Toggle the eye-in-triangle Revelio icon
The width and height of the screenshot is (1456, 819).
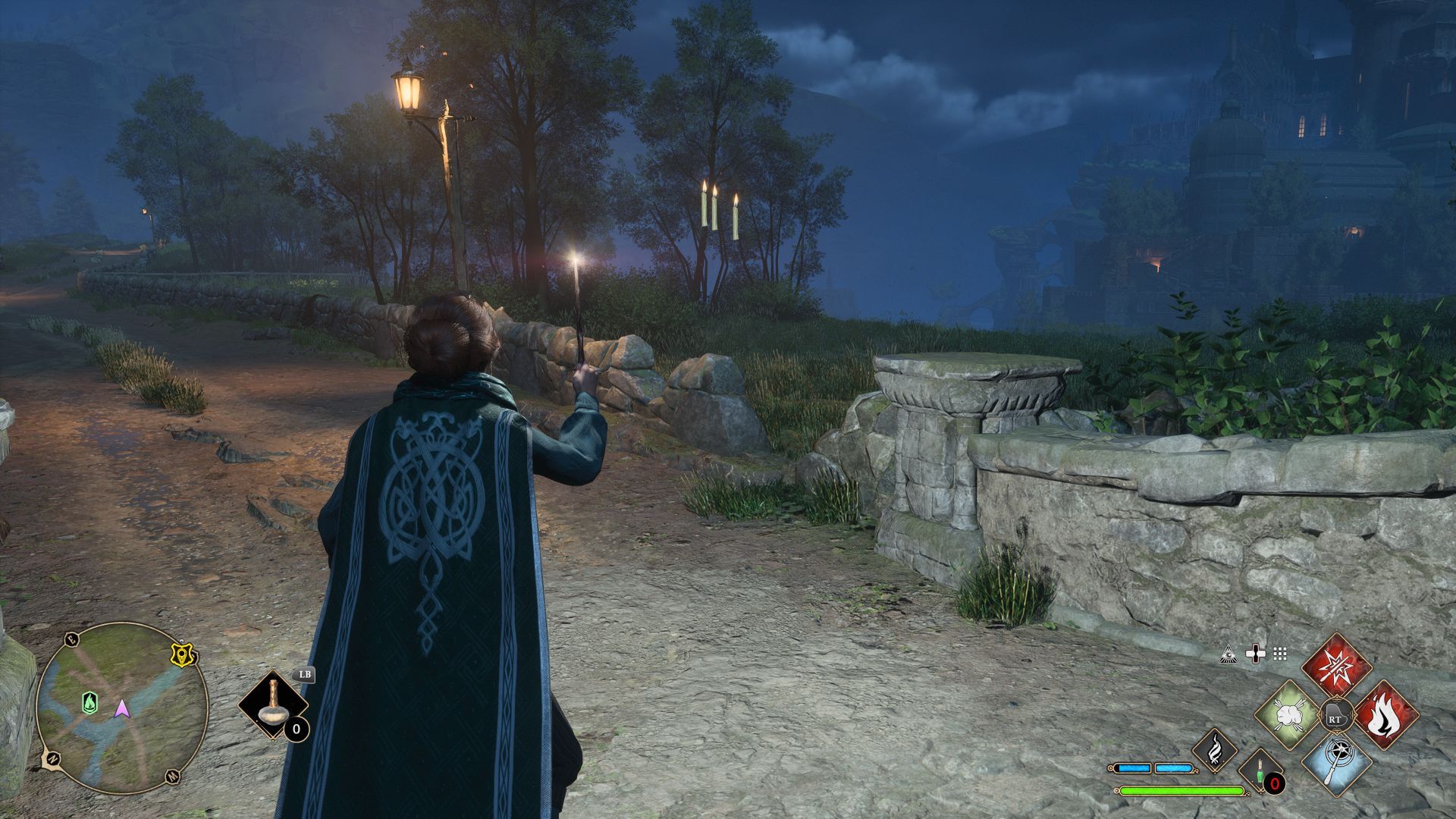1228,654
